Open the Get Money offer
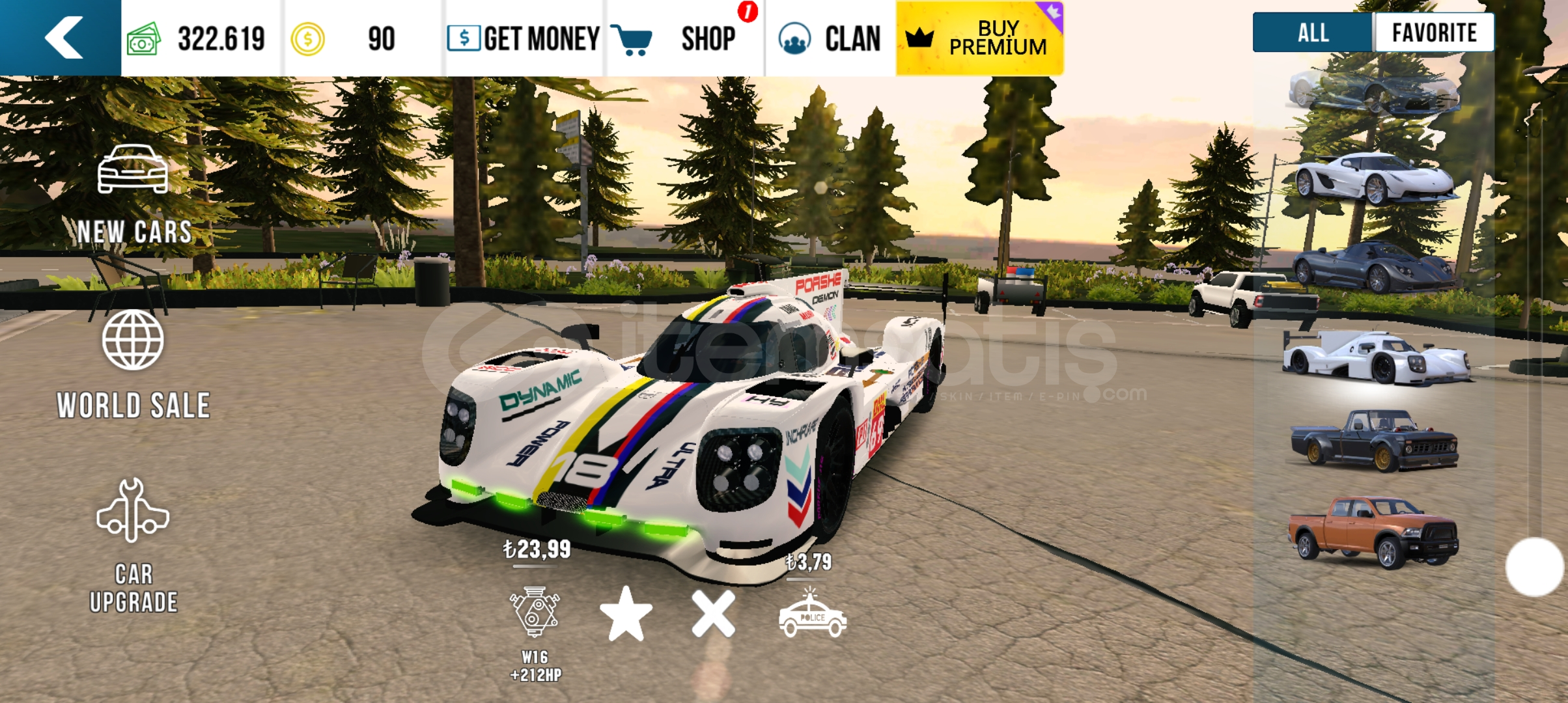The image size is (1568, 703). pyautogui.click(x=524, y=38)
